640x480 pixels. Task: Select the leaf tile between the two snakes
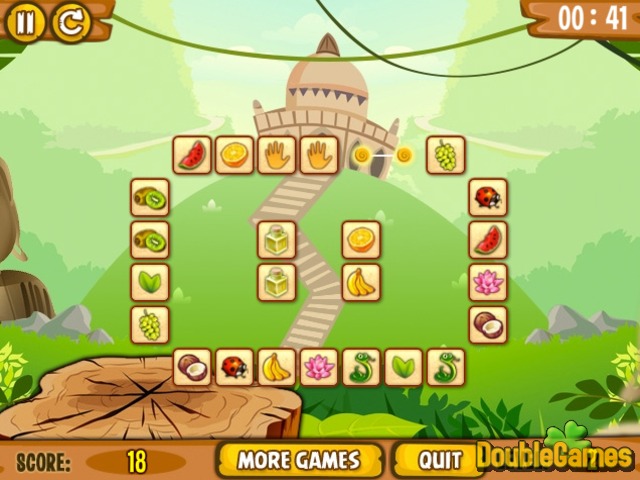404,367
